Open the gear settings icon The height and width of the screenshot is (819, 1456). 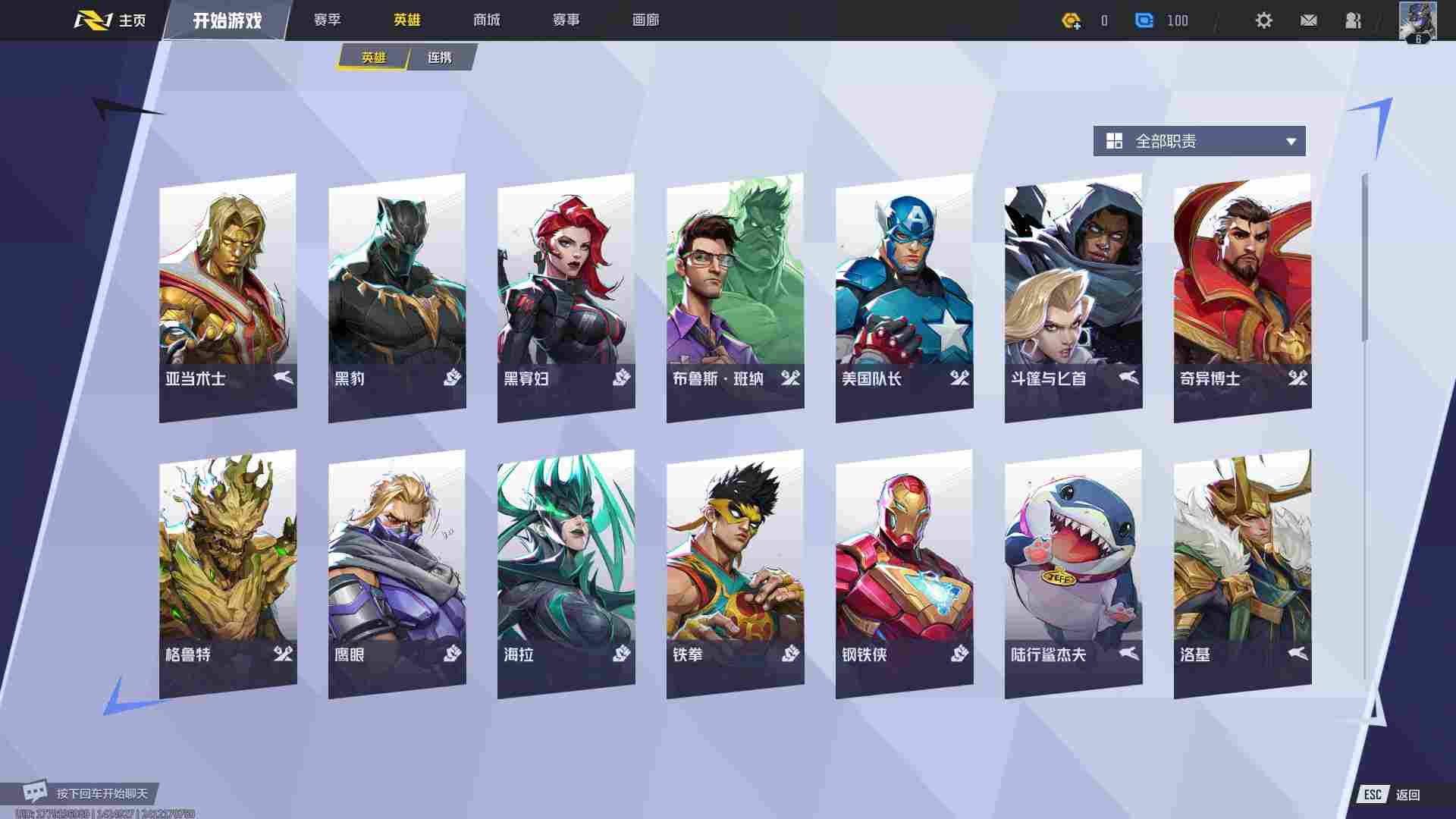[x=1263, y=20]
